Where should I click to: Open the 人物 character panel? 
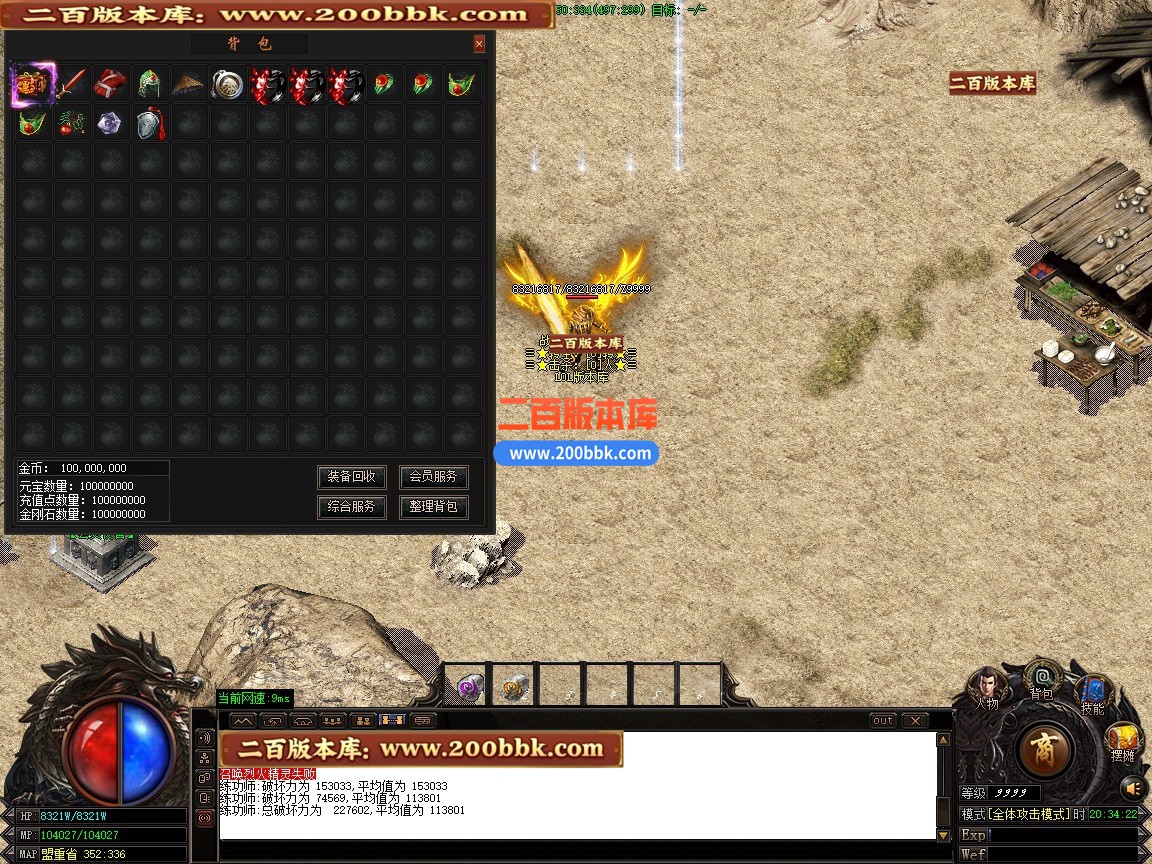pos(986,686)
